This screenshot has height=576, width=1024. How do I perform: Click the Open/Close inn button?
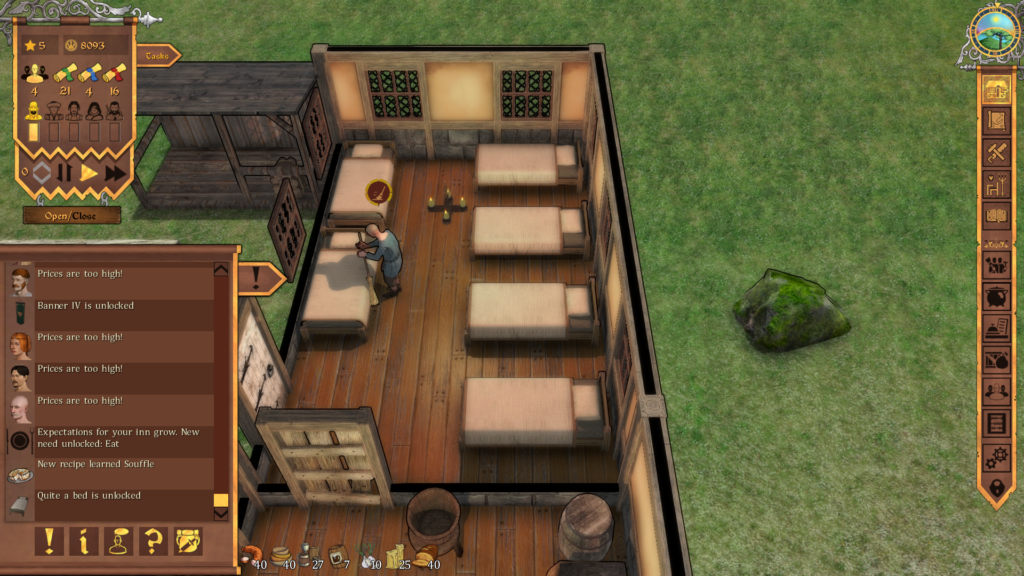coord(72,215)
